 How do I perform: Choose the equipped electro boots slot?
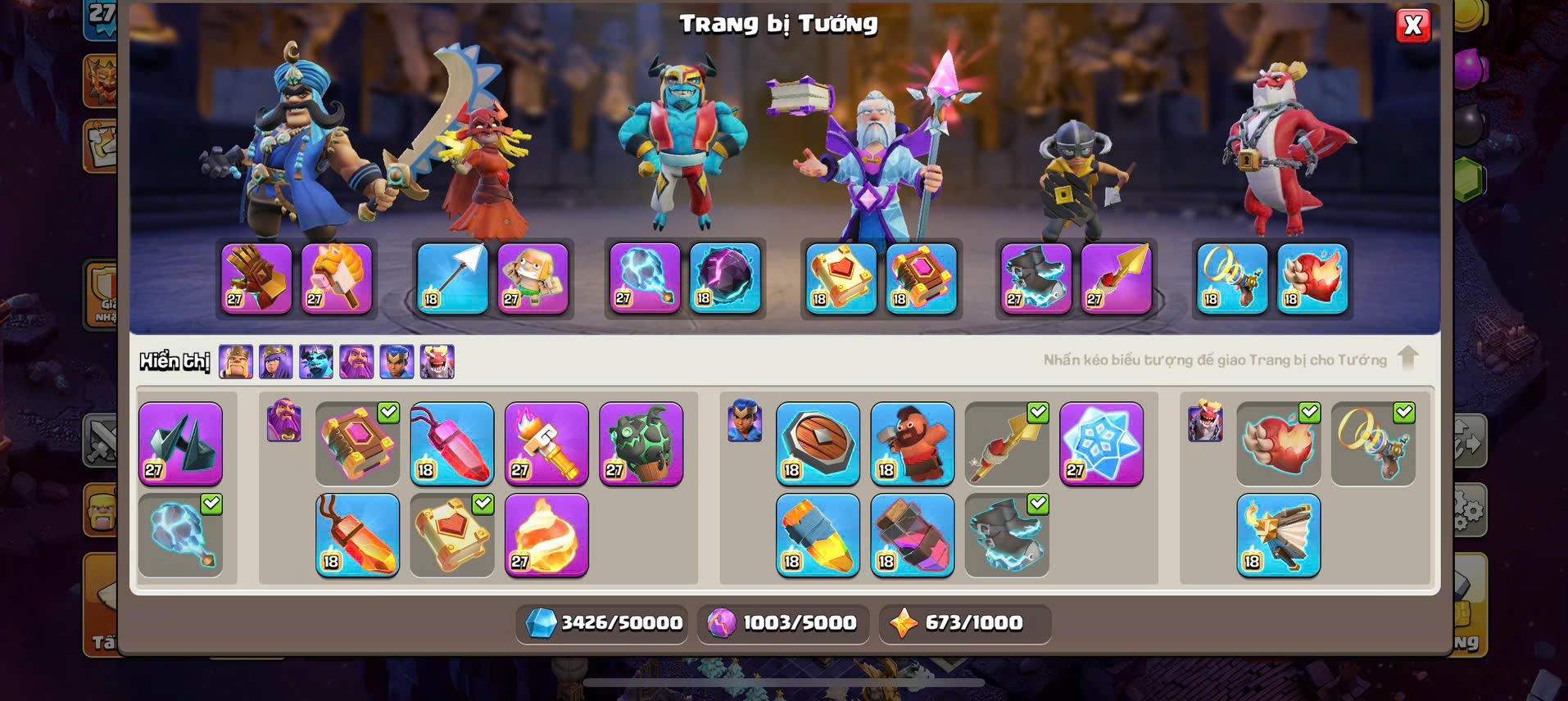click(1036, 278)
